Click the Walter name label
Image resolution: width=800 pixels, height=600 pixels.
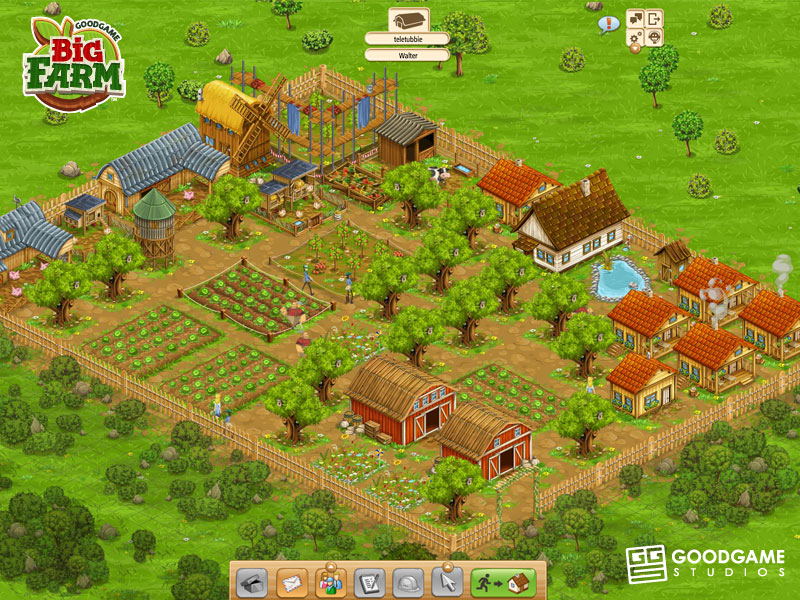click(407, 55)
